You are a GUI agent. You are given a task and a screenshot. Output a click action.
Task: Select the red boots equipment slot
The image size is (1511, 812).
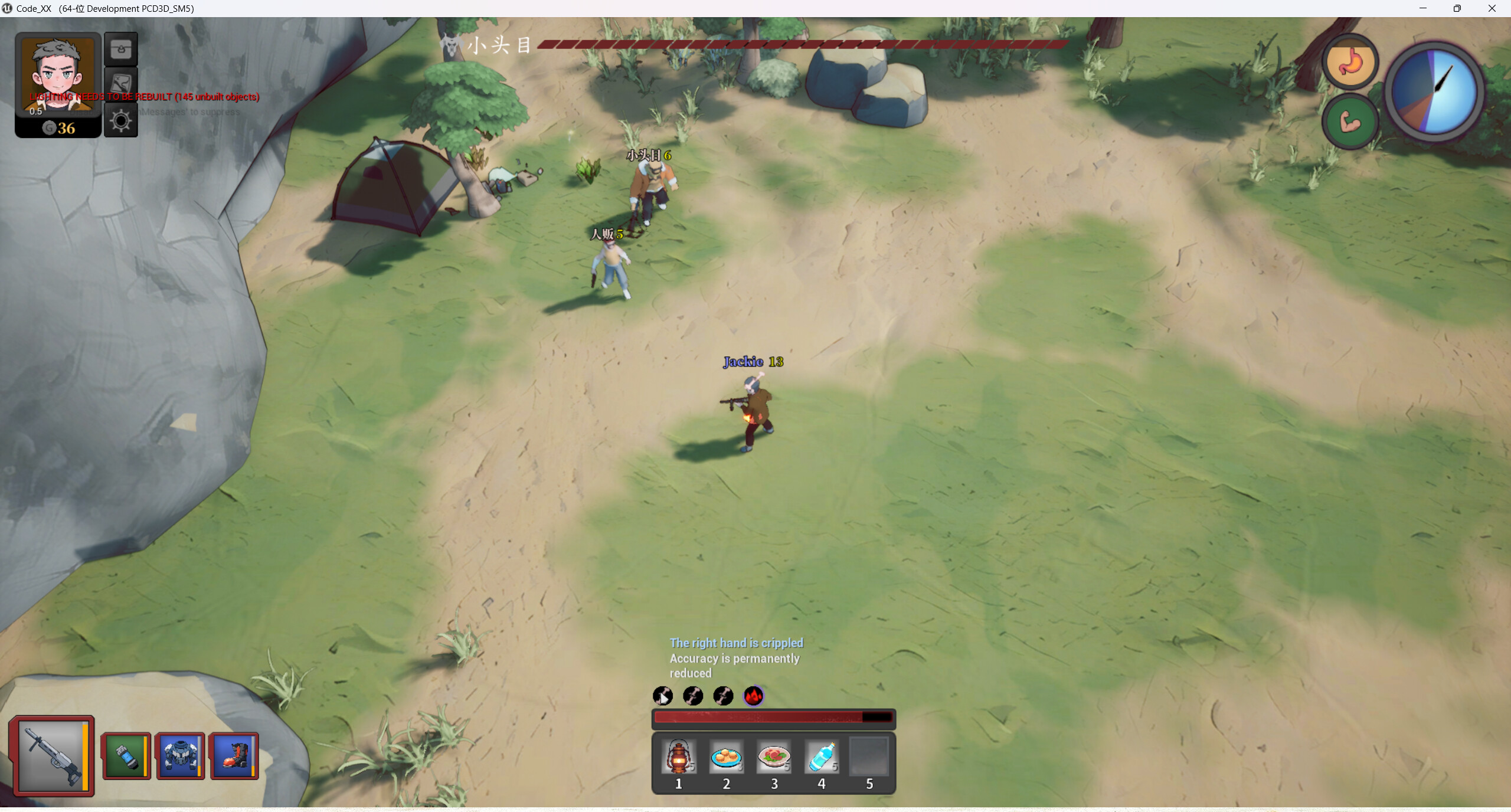pos(234,756)
